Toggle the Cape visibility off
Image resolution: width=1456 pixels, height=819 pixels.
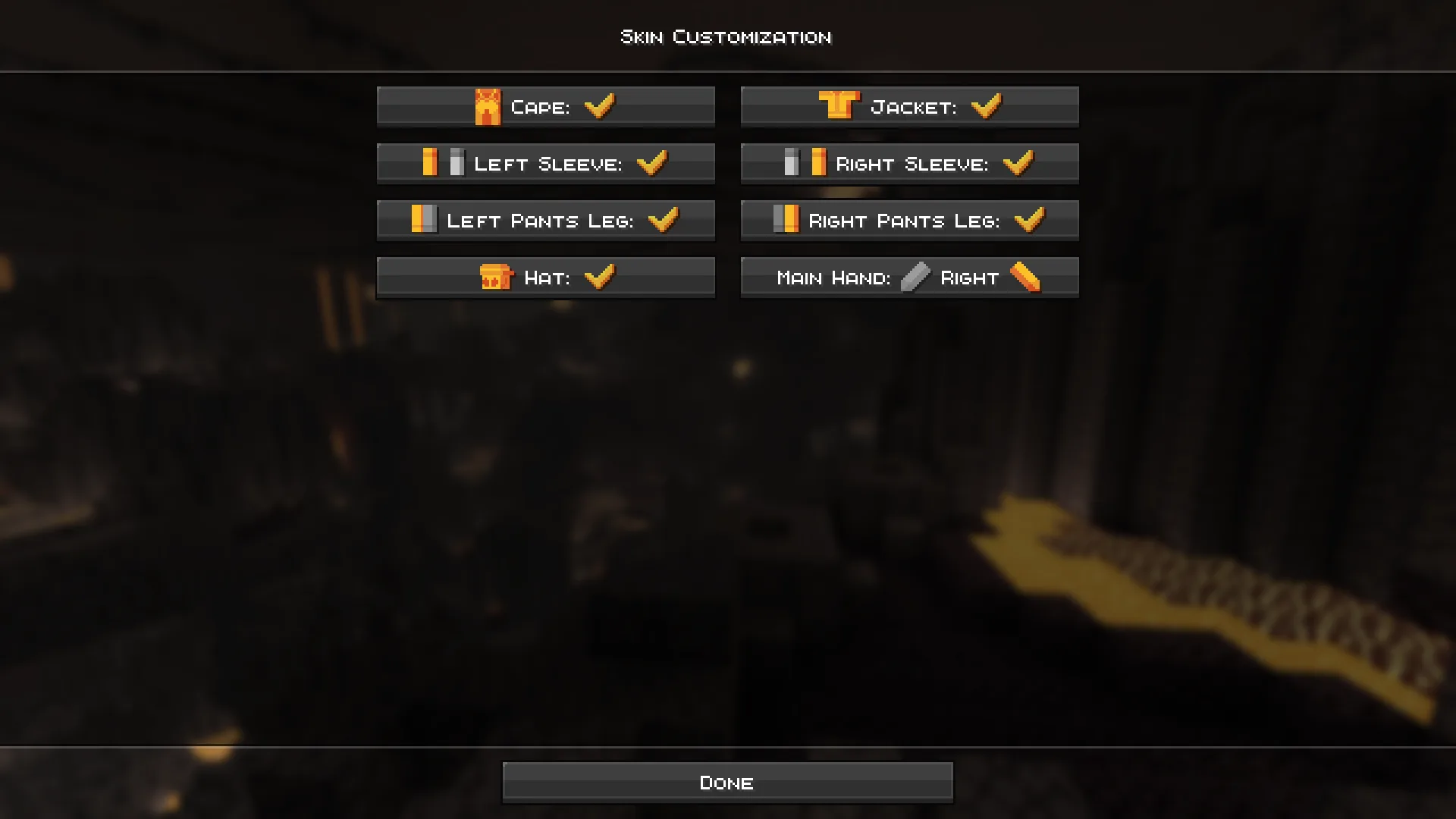(x=546, y=106)
